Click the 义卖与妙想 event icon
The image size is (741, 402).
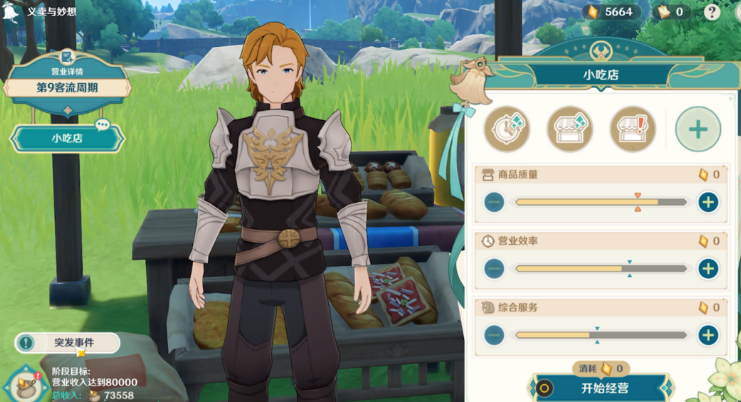12,11
